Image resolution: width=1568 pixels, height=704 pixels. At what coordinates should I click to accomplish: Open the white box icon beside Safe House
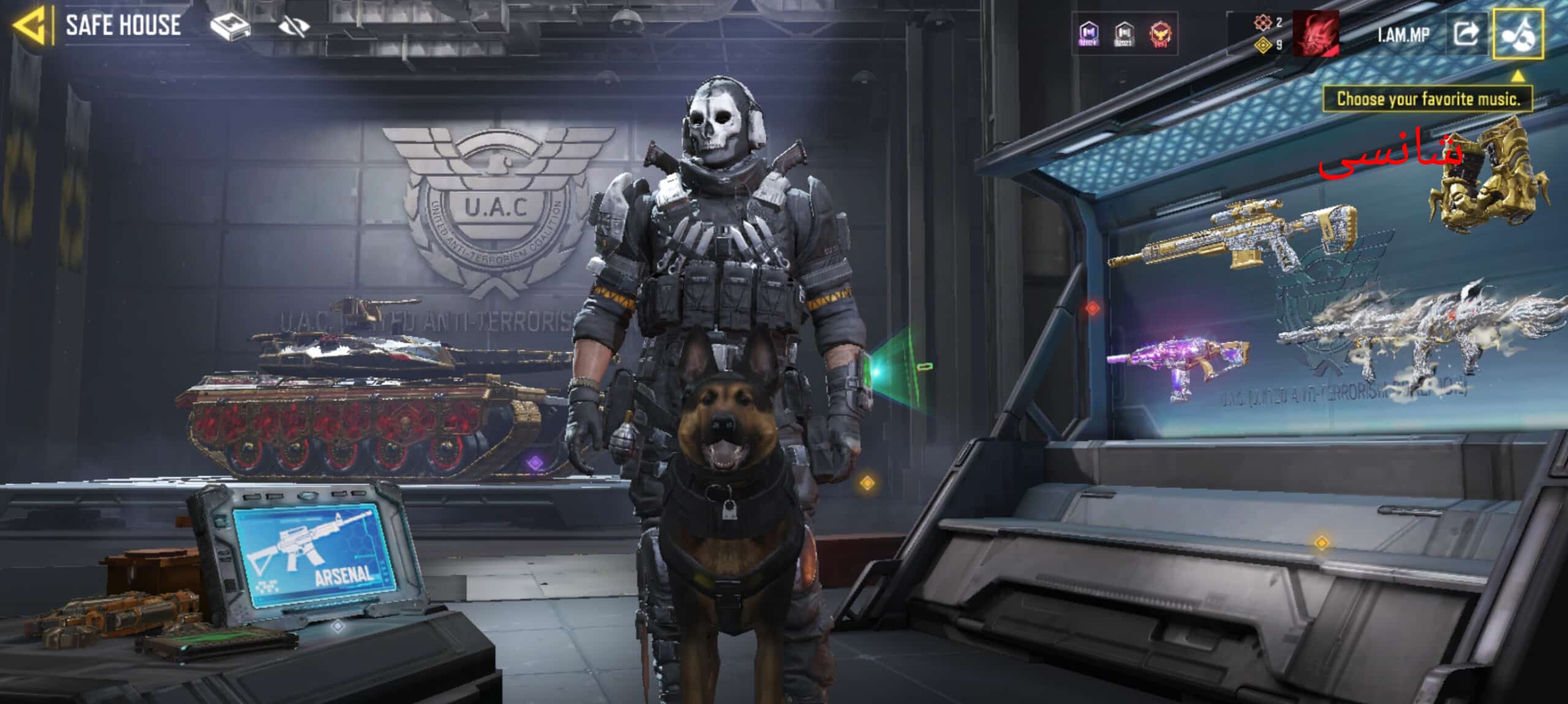click(230, 26)
